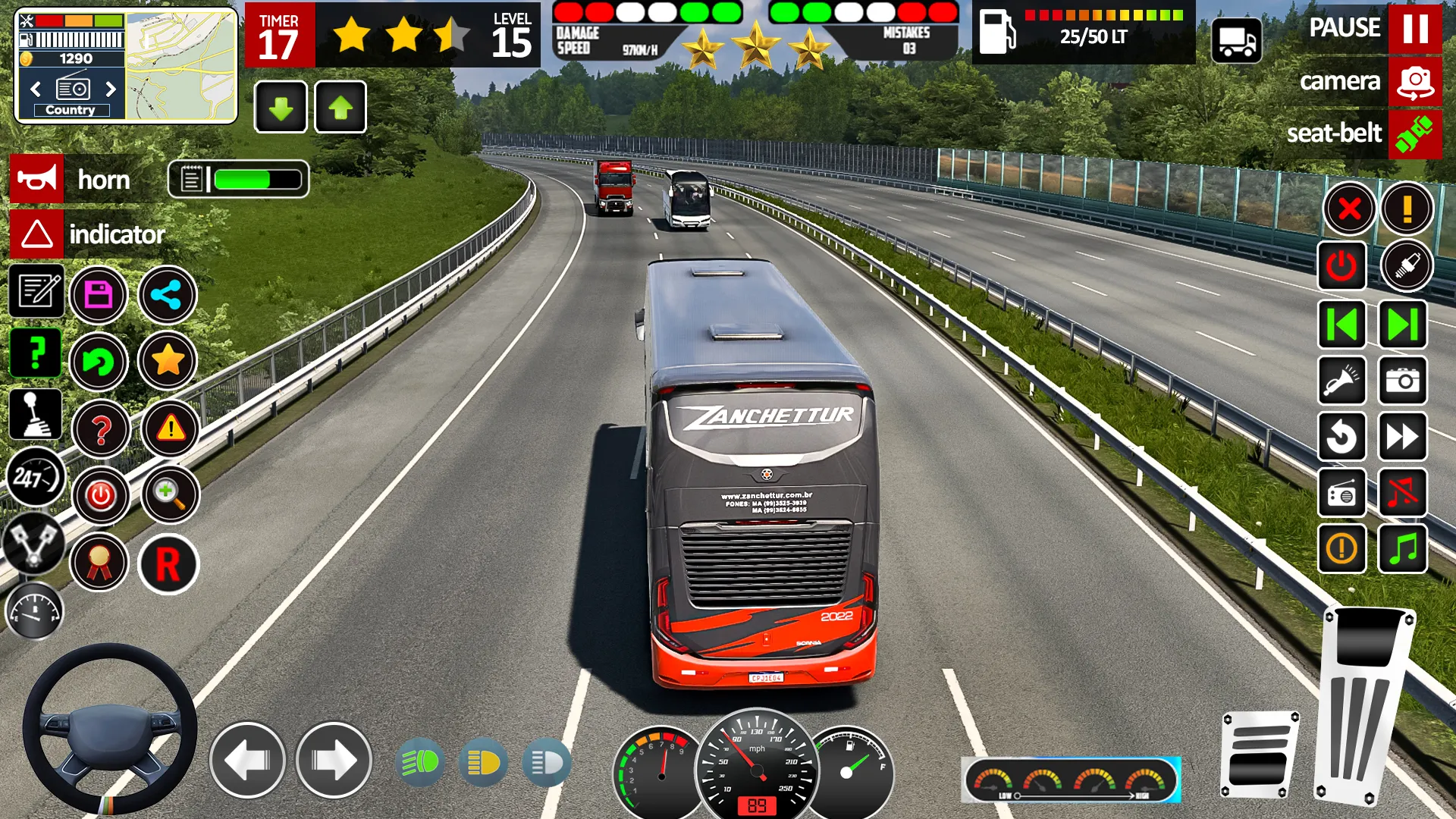
Task: Fasten the seat-belt
Action: click(1415, 134)
